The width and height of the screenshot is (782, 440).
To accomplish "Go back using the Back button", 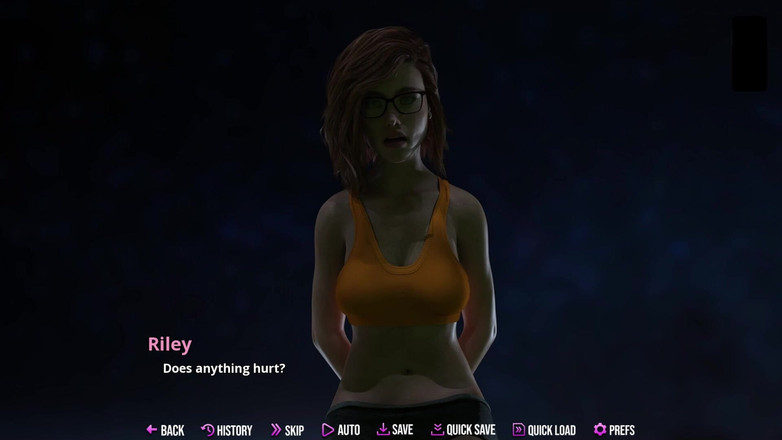I will click(x=165, y=430).
